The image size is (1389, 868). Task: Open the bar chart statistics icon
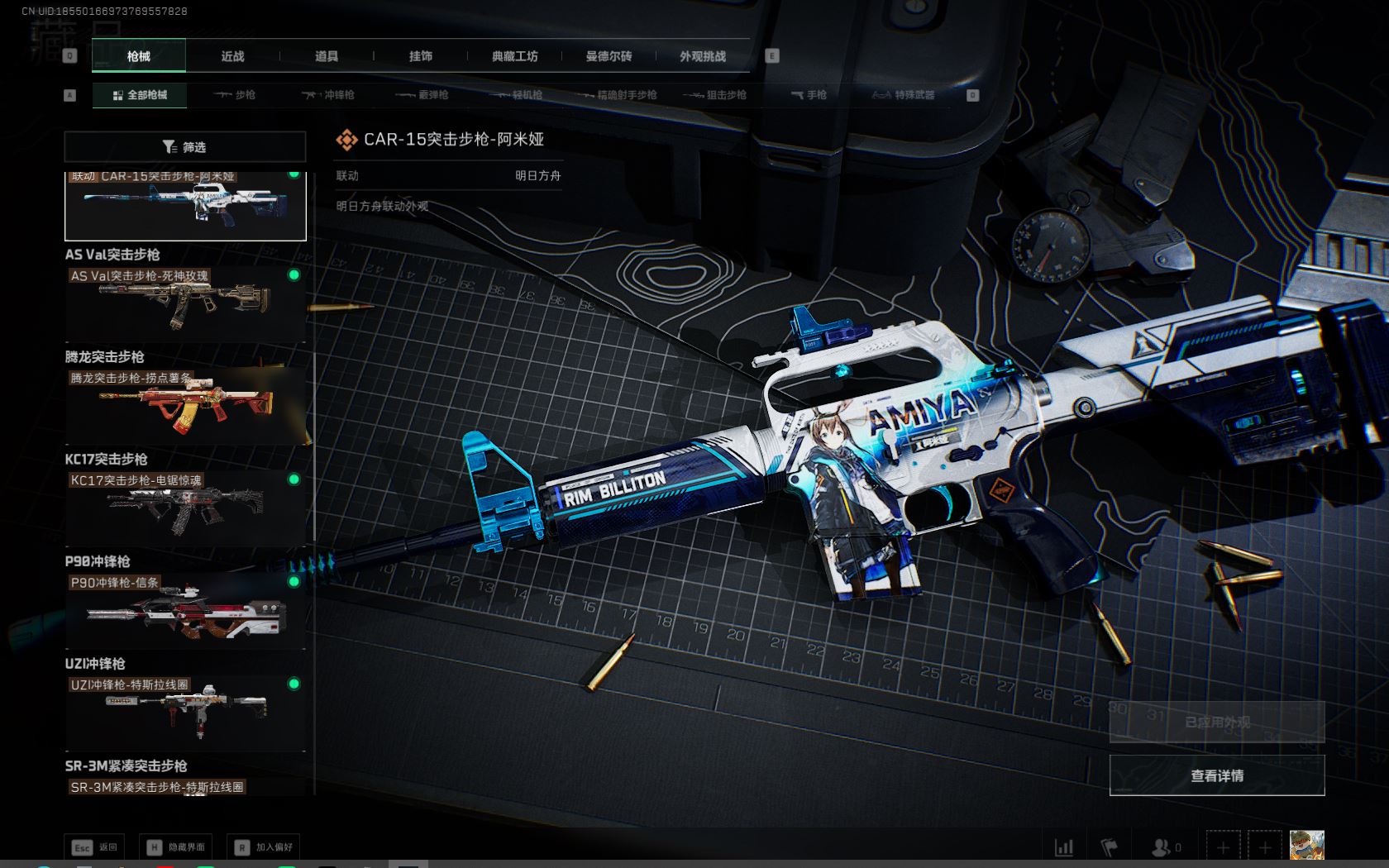[x=1064, y=847]
